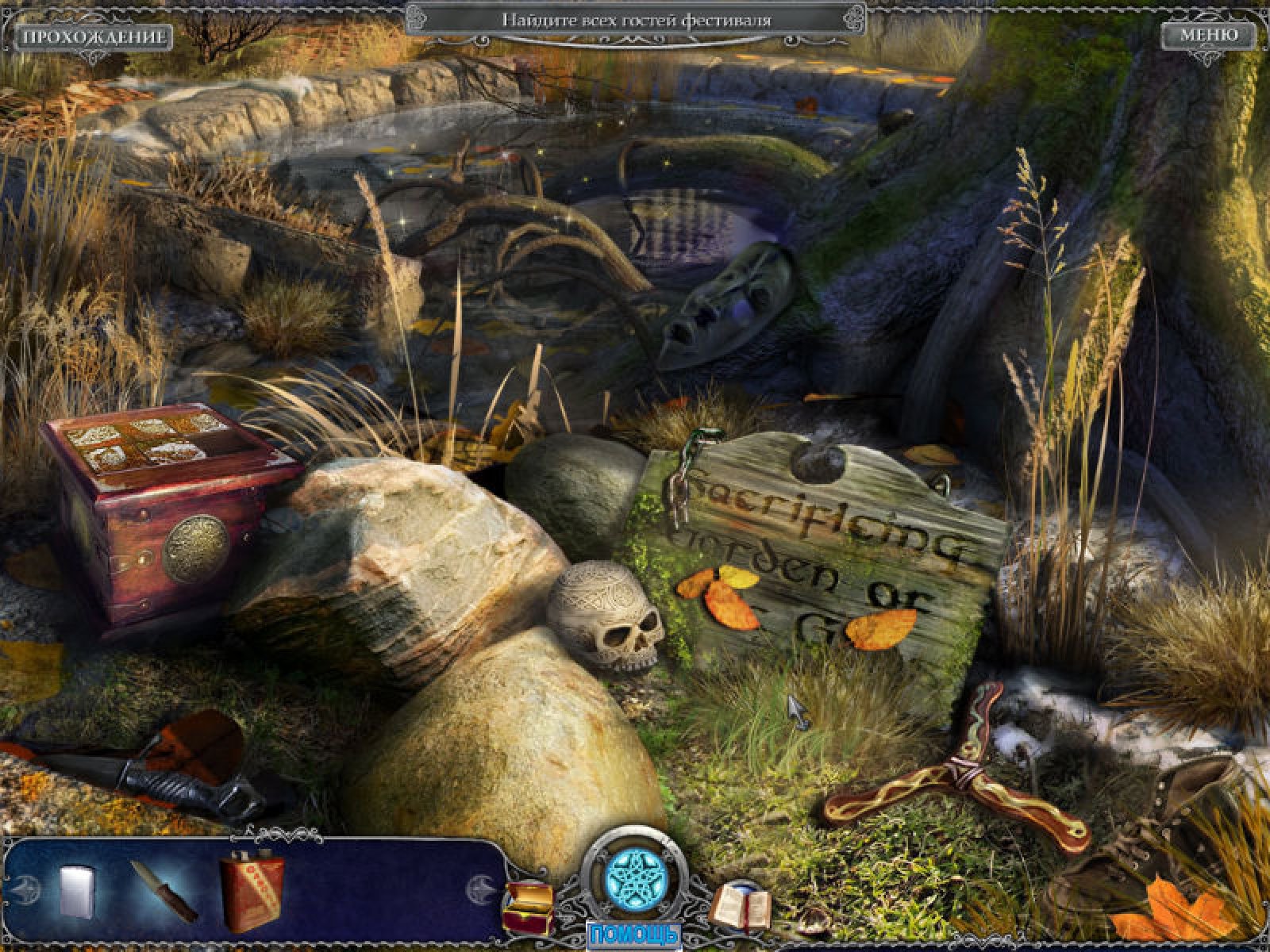
Task: Show previous inventory items with left arrow
Action: coord(27,888)
